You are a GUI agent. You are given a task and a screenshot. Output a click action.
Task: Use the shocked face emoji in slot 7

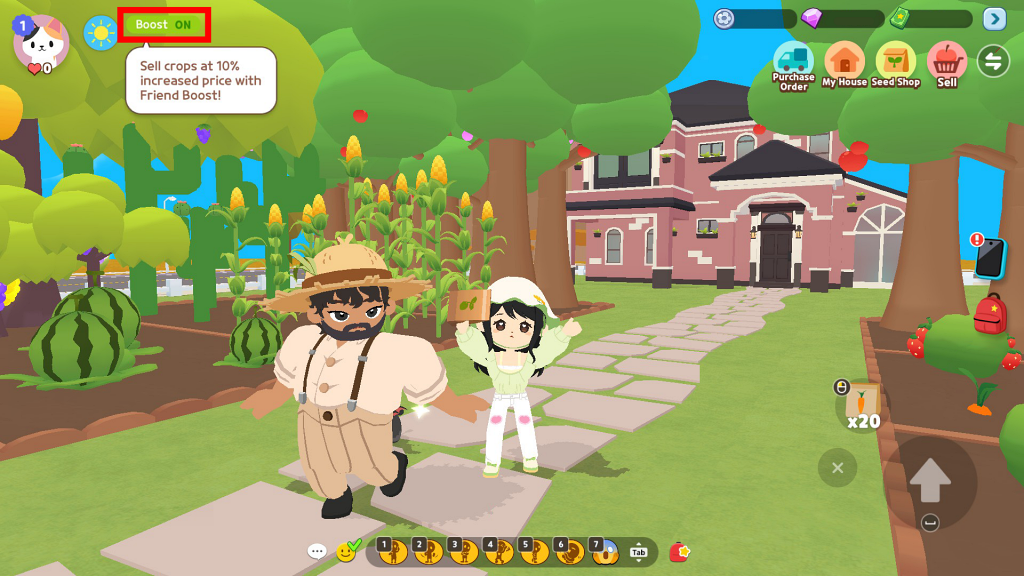pyautogui.click(x=604, y=551)
